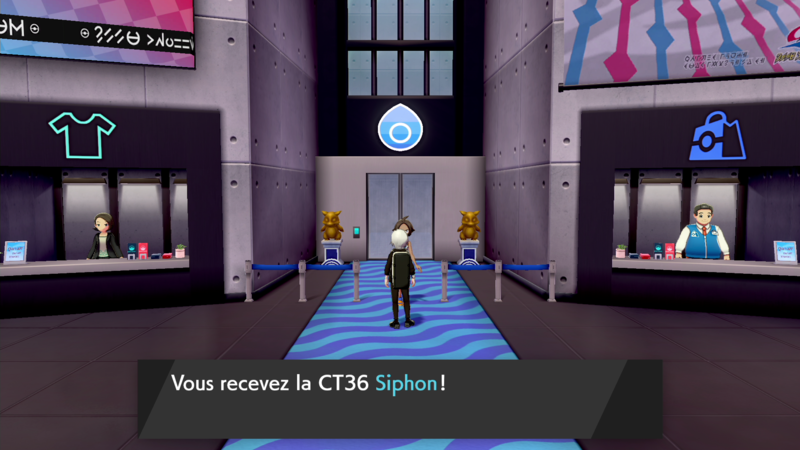Advance the CT36 Siphon dialogue box
This screenshot has width=800, height=450.
400,397
